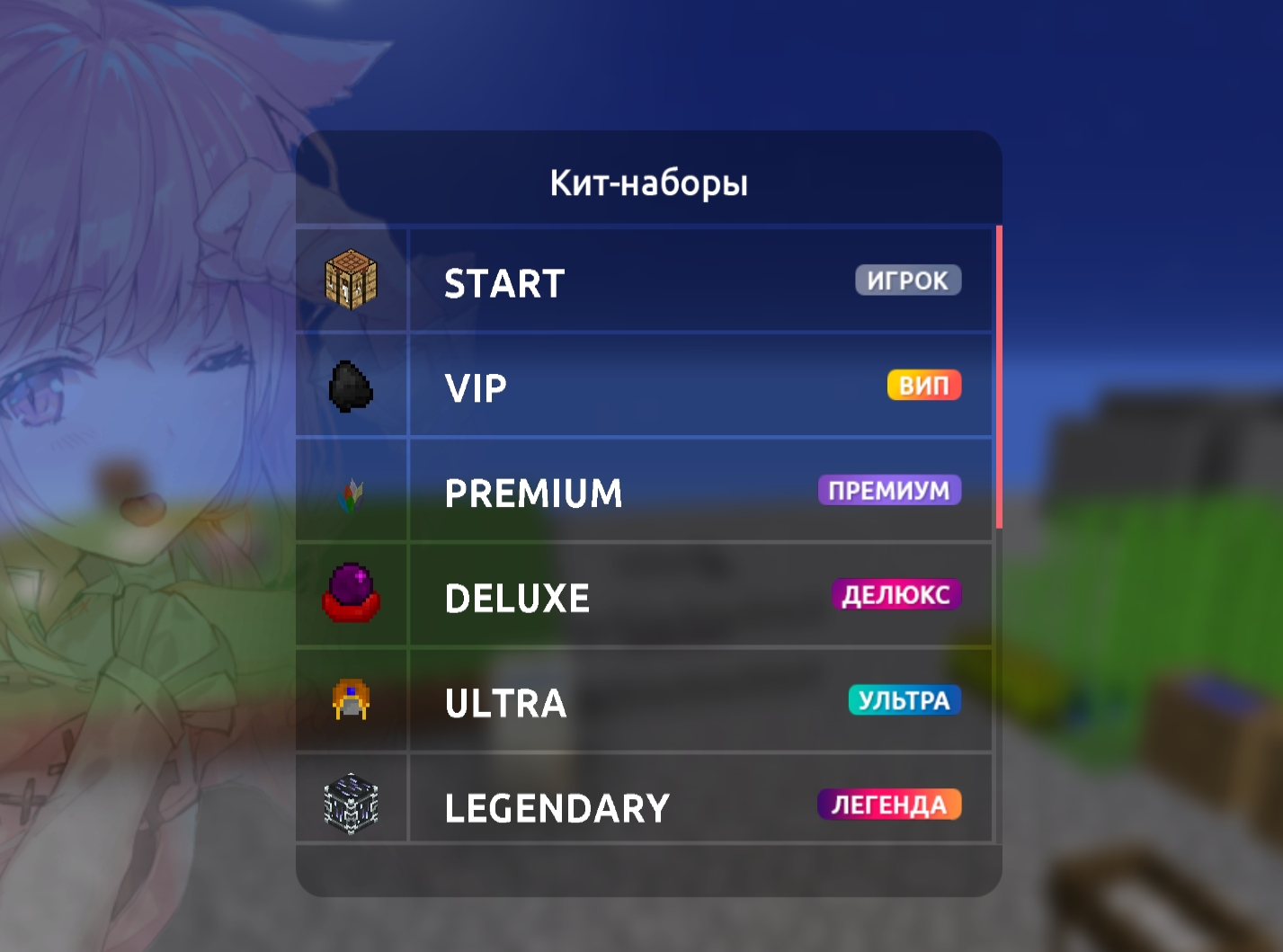Image resolution: width=1283 pixels, height=952 pixels.
Task: Click the dark spawner block icon
Action: (x=351, y=804)
